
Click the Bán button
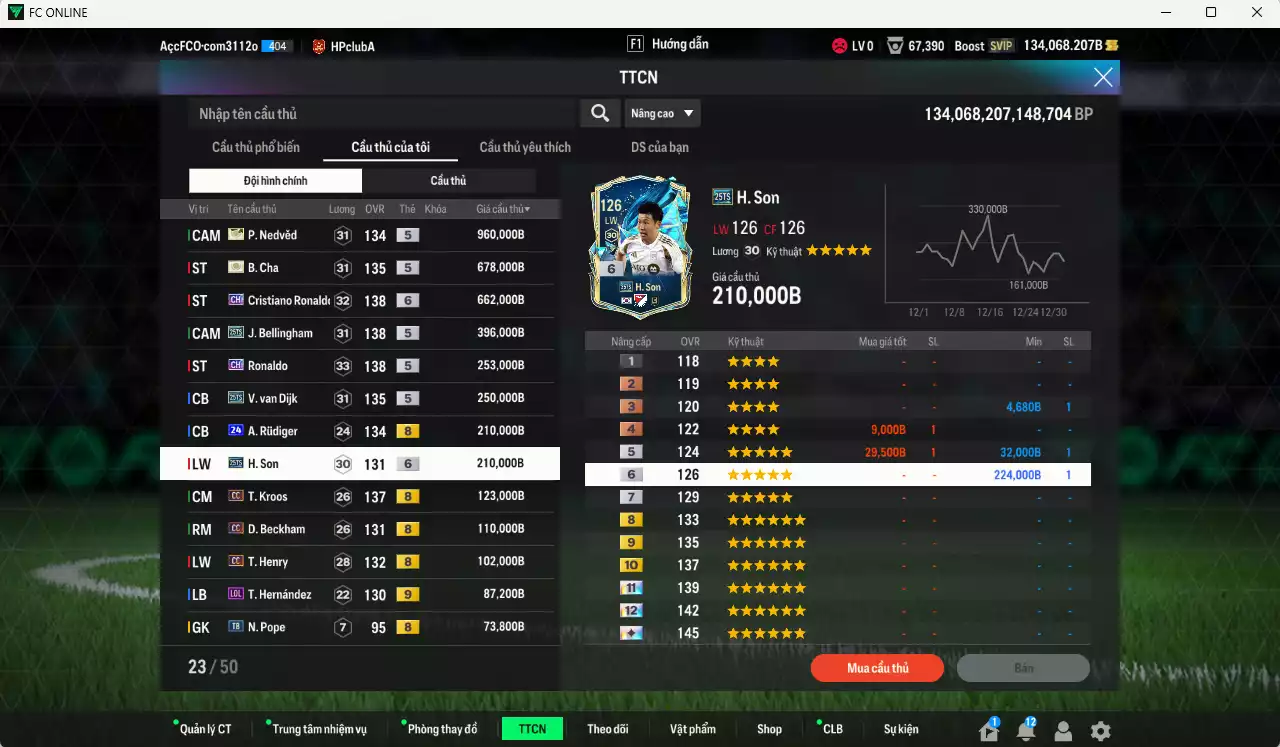click(x=1022, y=667)
